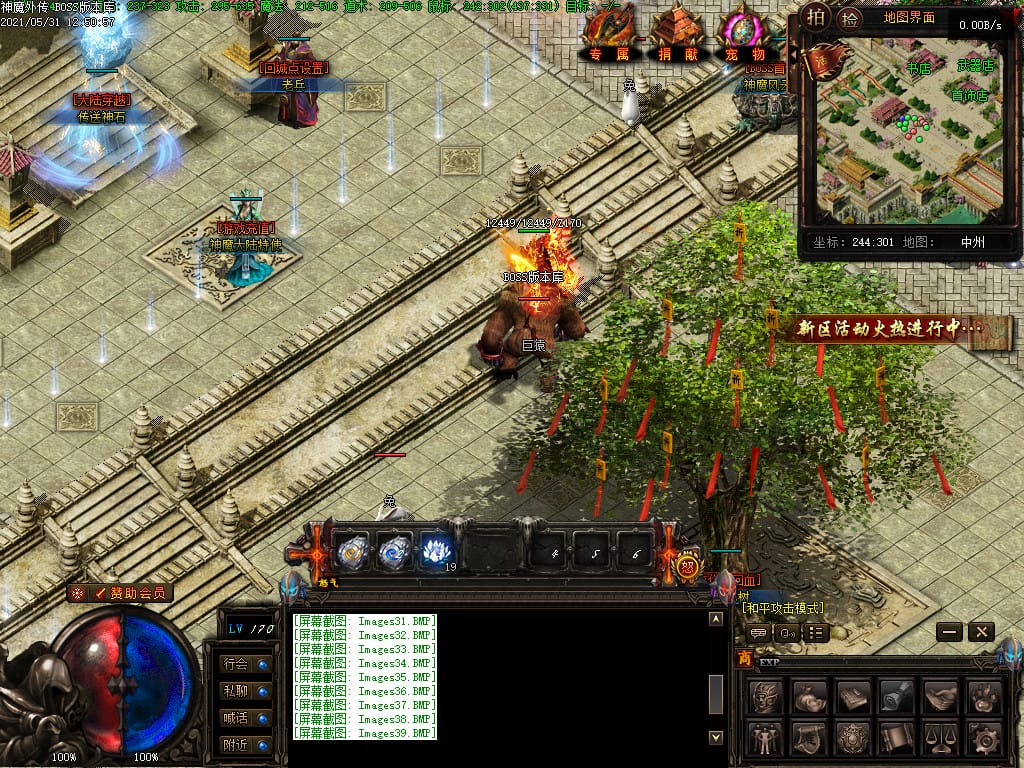Image resolution: width=1024 pixels, height=768 pixels.
Task: Minimize the game window
Action: [x=950, y=632]
